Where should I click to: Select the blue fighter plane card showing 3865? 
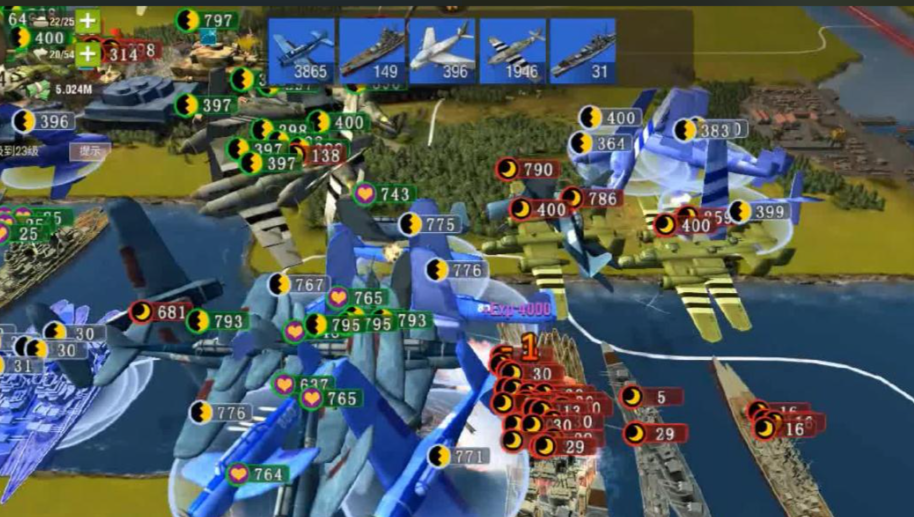(302, 50)
